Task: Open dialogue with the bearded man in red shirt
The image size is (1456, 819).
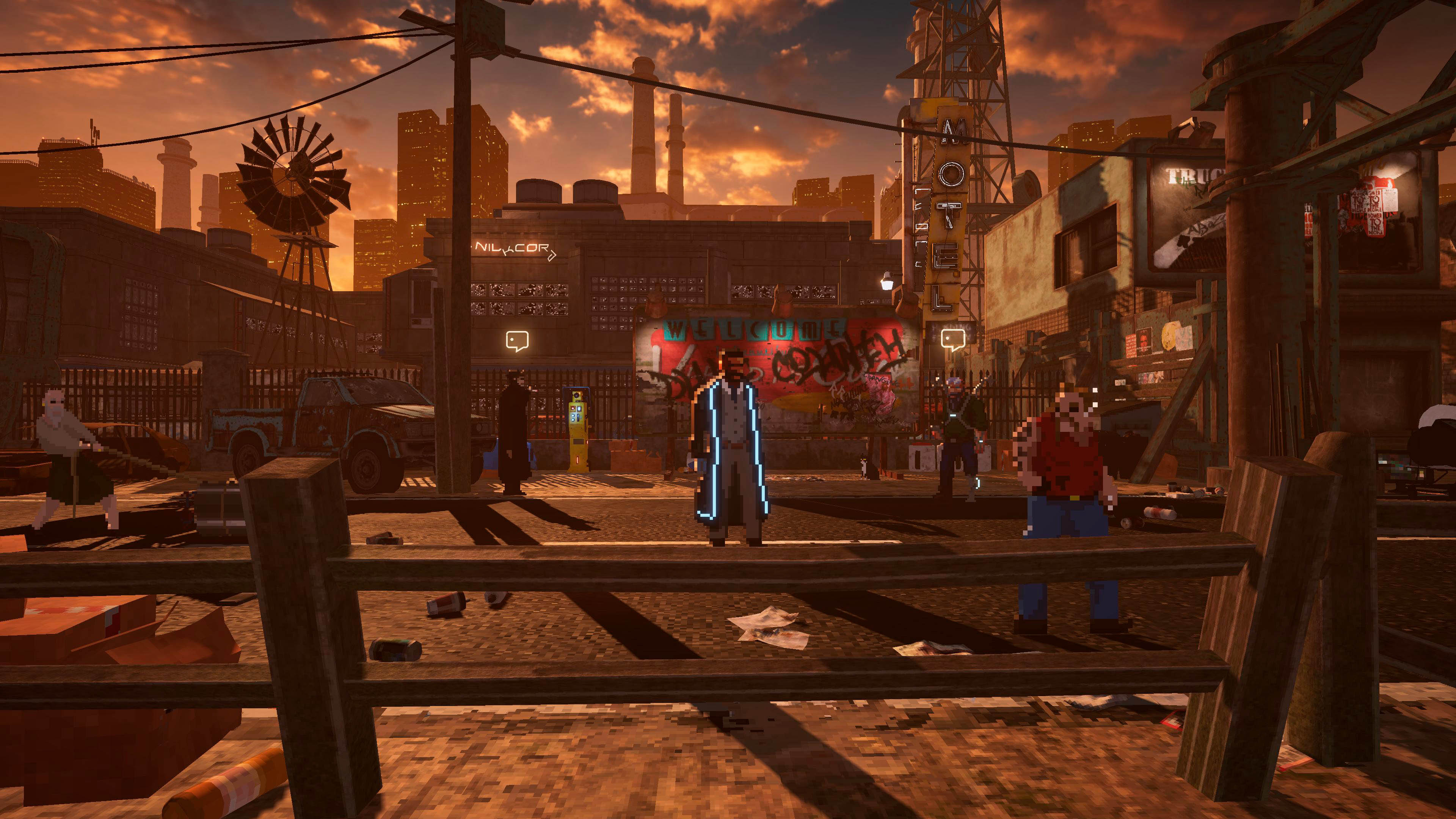Action: [1069, 469]
